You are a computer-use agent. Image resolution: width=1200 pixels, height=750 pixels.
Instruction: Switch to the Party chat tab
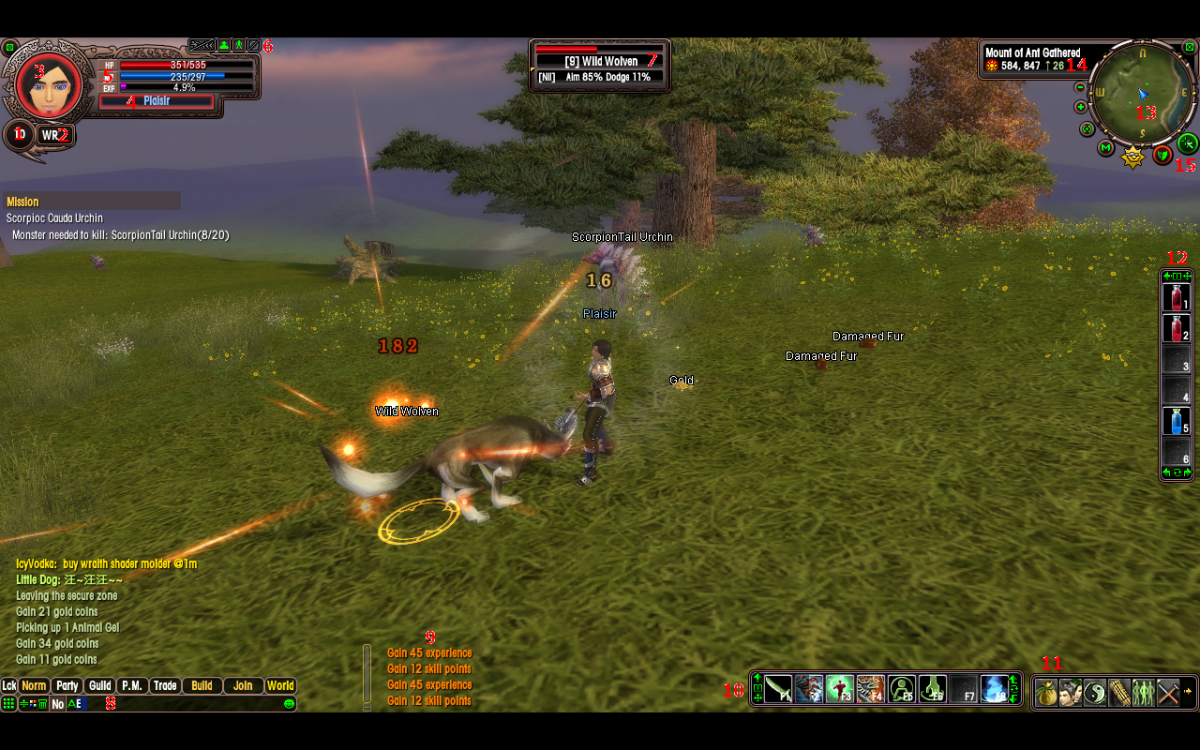click(x=67, y=686)
